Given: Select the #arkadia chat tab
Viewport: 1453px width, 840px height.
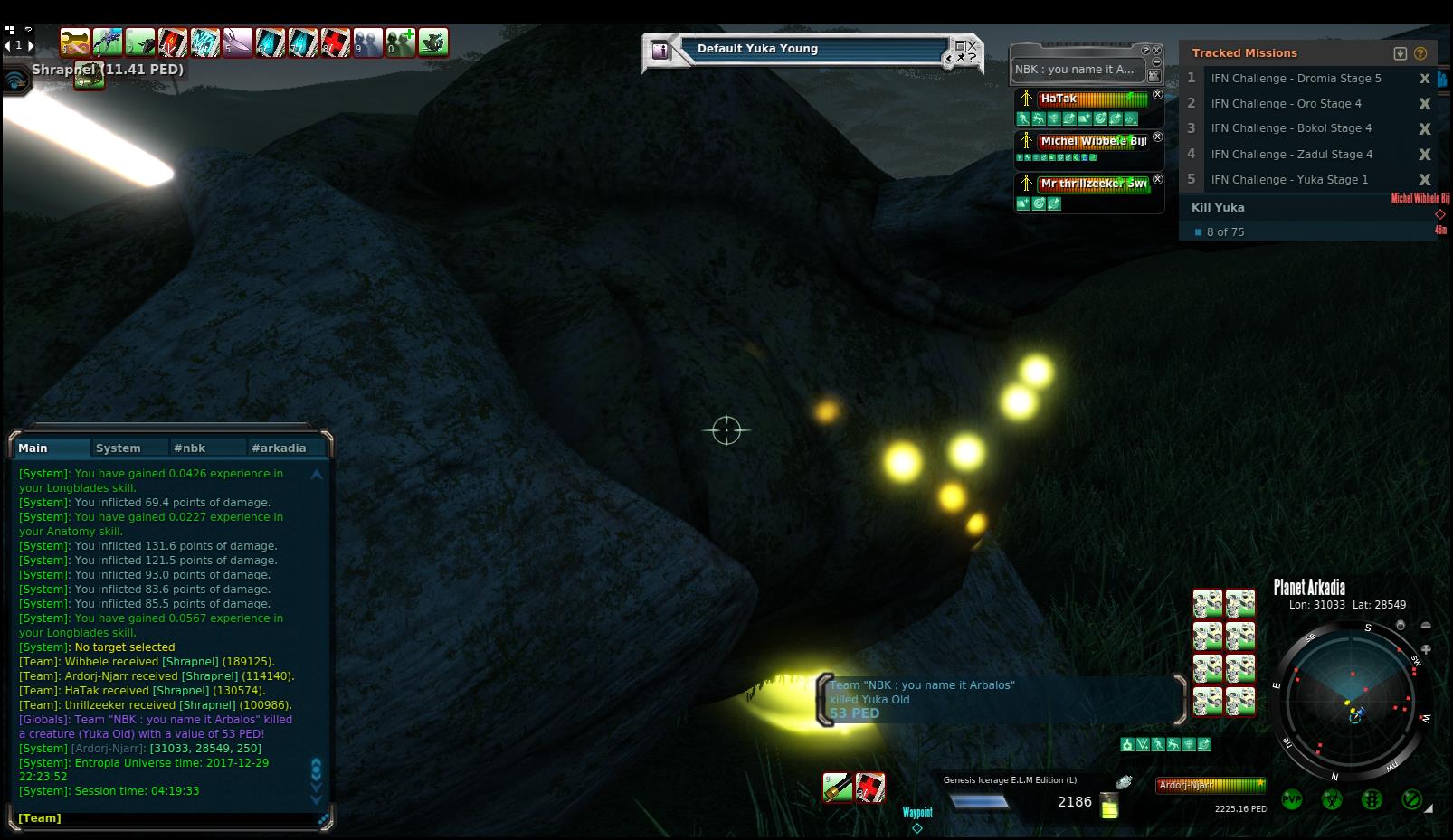Looking at the screenshot, I should [279, 448].
